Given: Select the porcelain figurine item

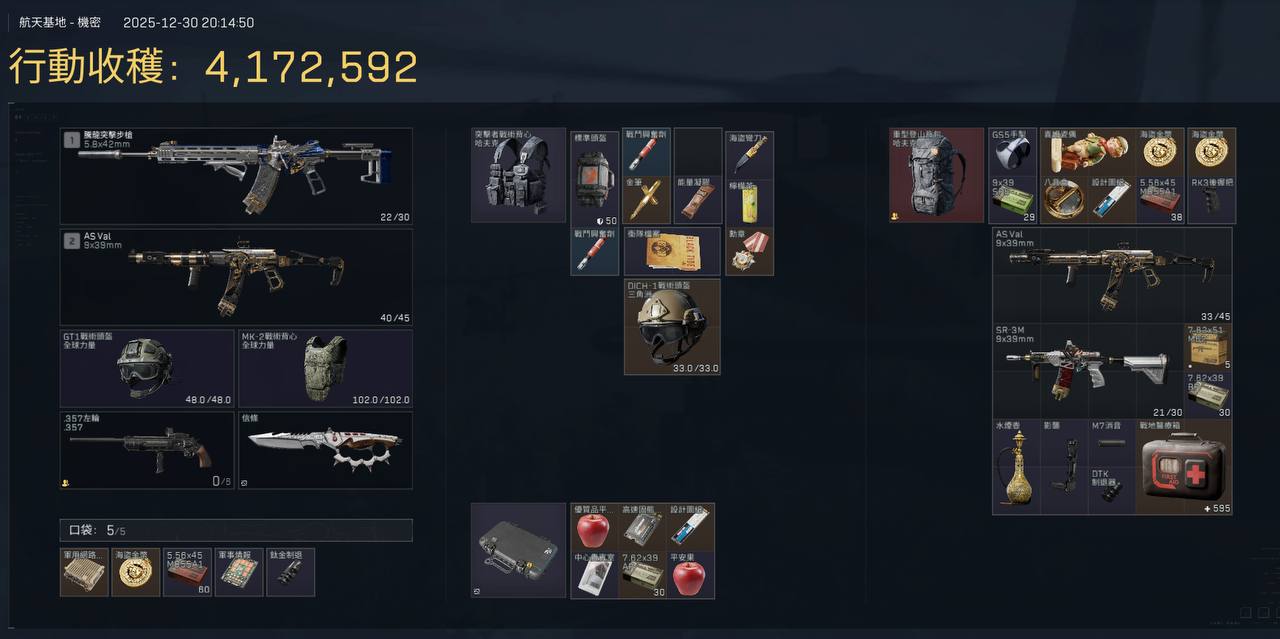Looking at the screenshot, I should (1088, 152).
